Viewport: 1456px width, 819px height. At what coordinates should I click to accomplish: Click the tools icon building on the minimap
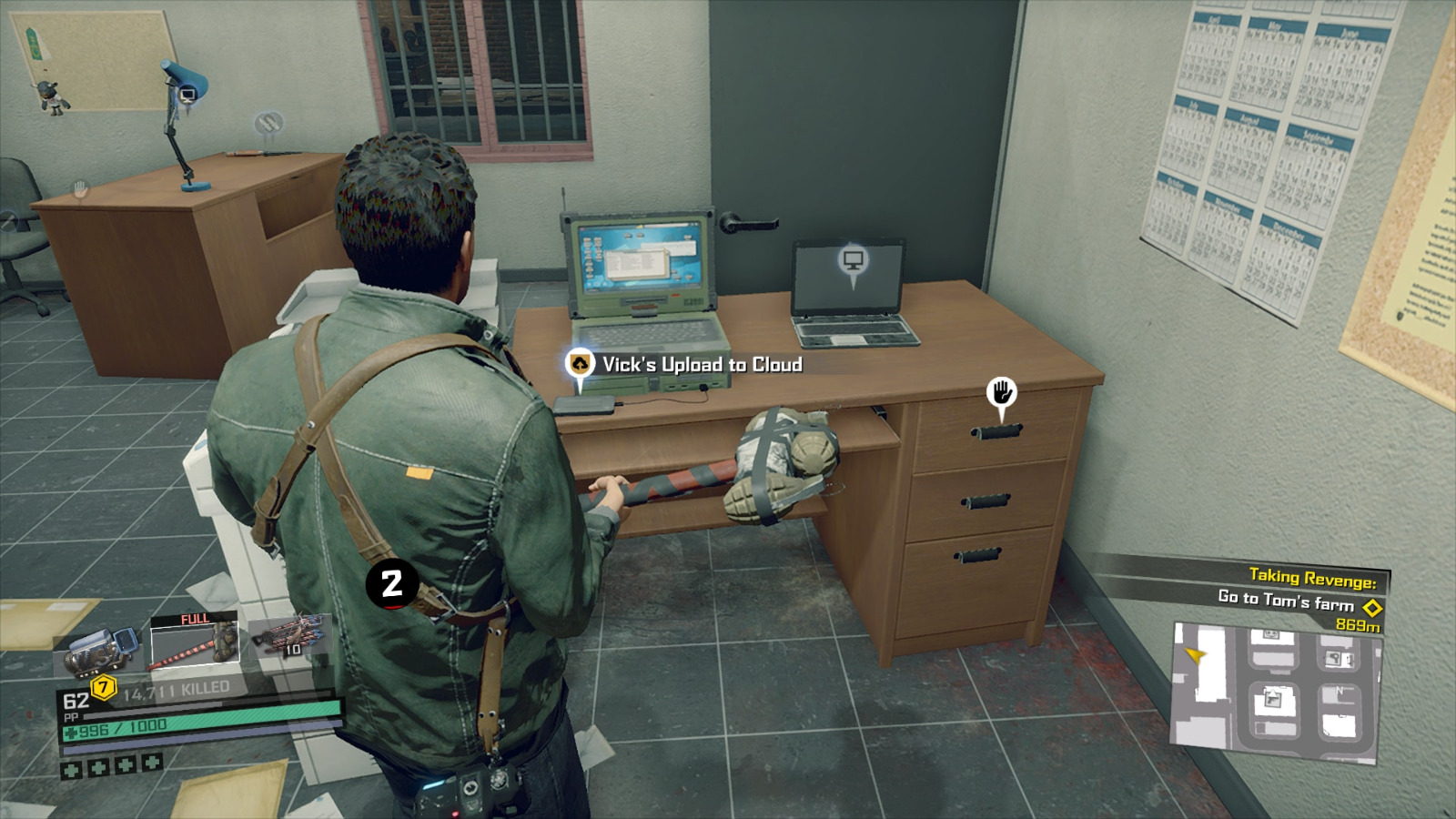[1335, 657]
